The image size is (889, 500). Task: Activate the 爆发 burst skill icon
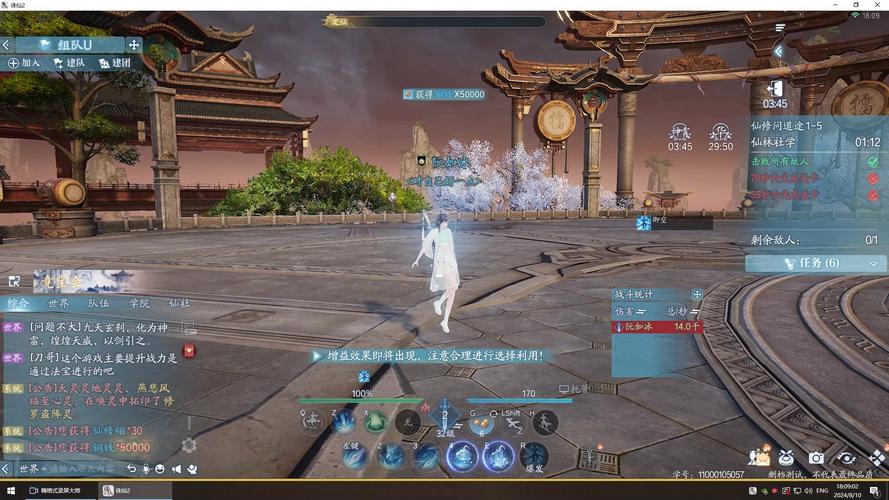[x=534, y=456]
